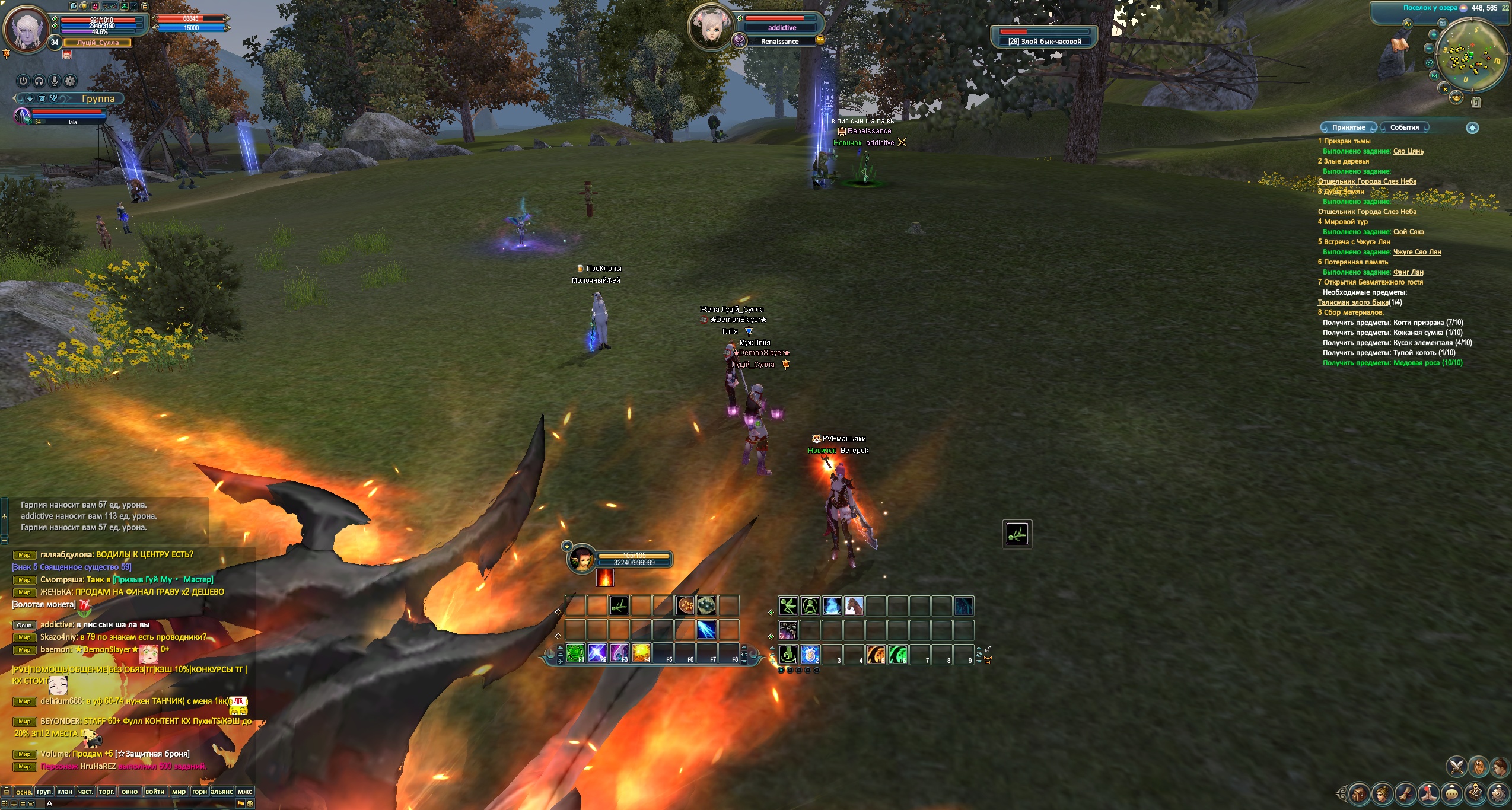Image resolution: width=1512 pixels, height=810 pixels.
Task: Open the Сяо Цянь quest link
Action: (x=1408, y=151)
